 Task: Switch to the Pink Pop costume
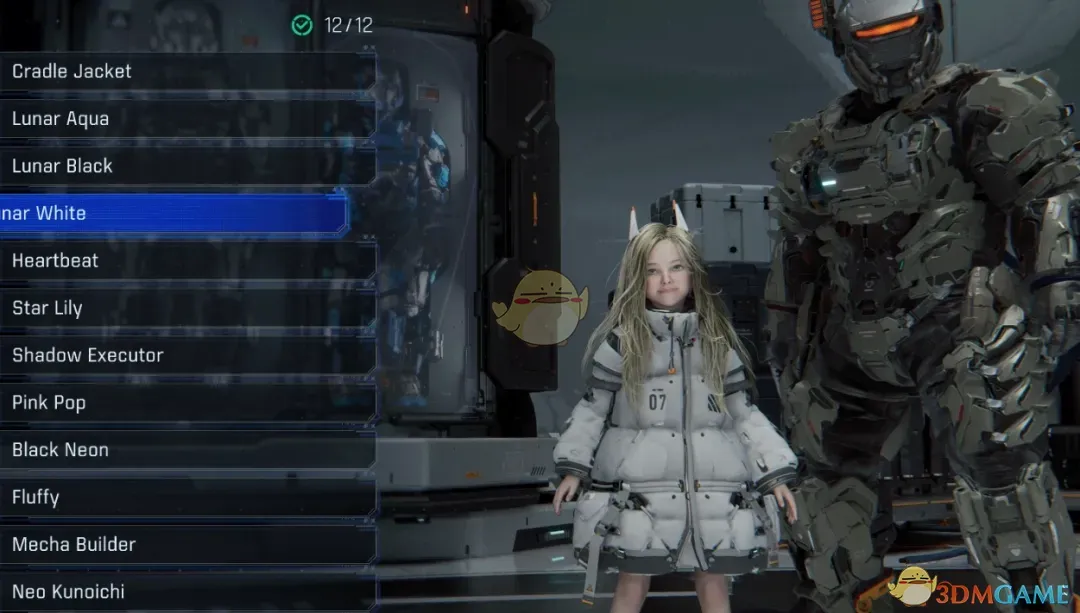click(185, 402)
